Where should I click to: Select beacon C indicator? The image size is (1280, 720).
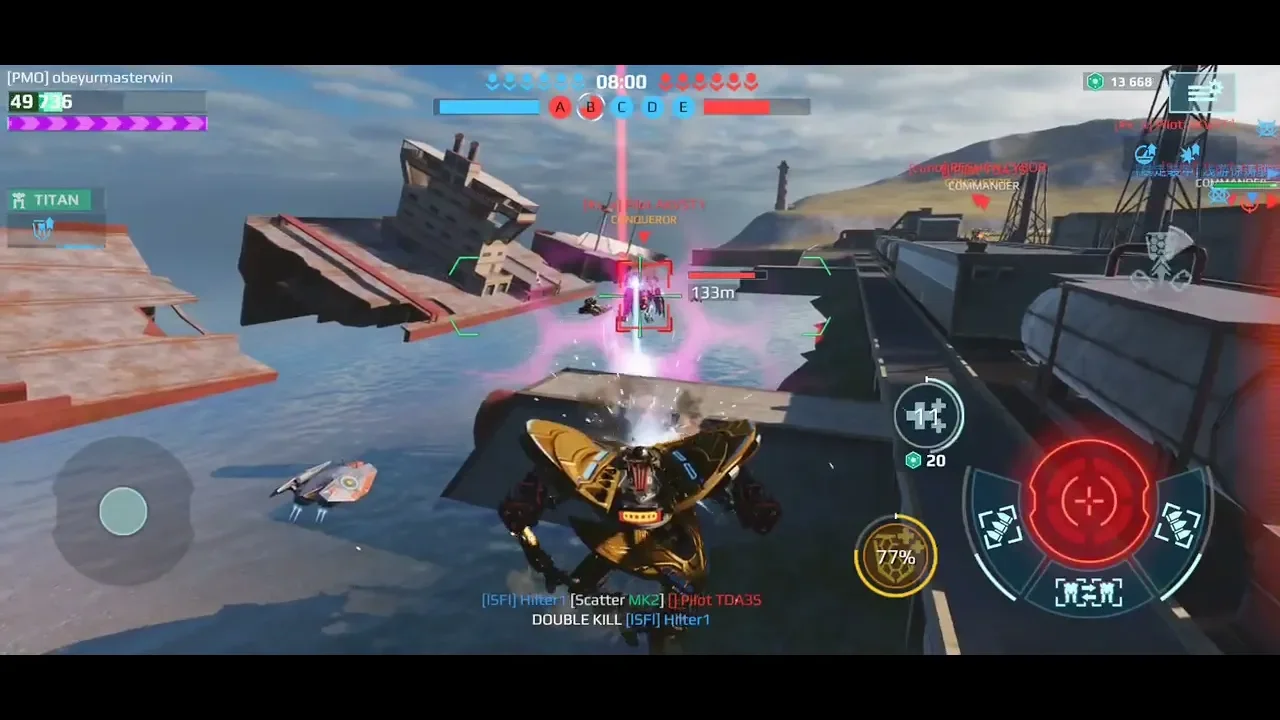[622, 107]
